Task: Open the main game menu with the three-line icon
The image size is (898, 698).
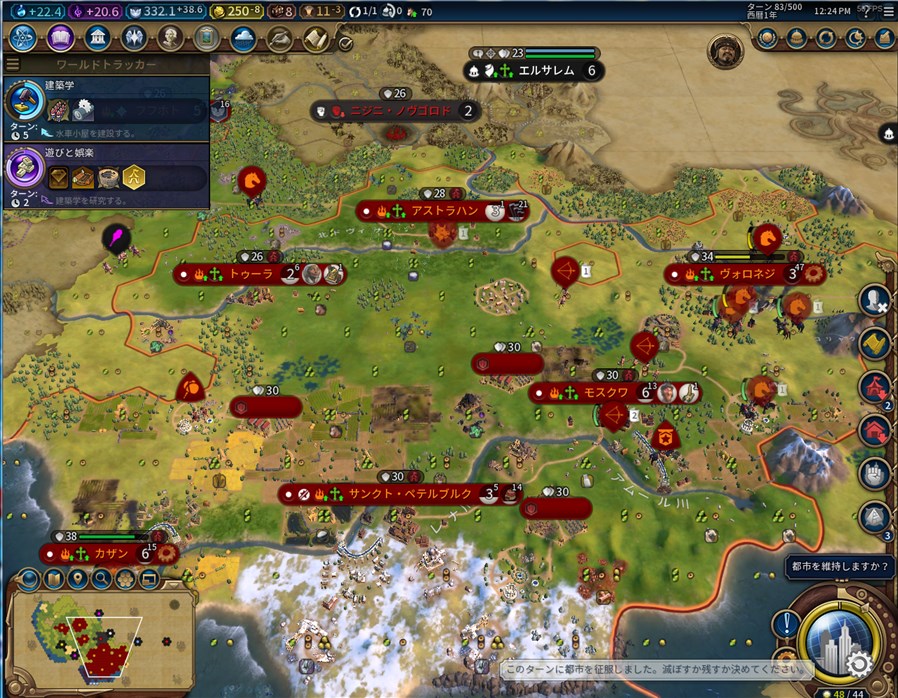Action: click(x=888, y=11)
